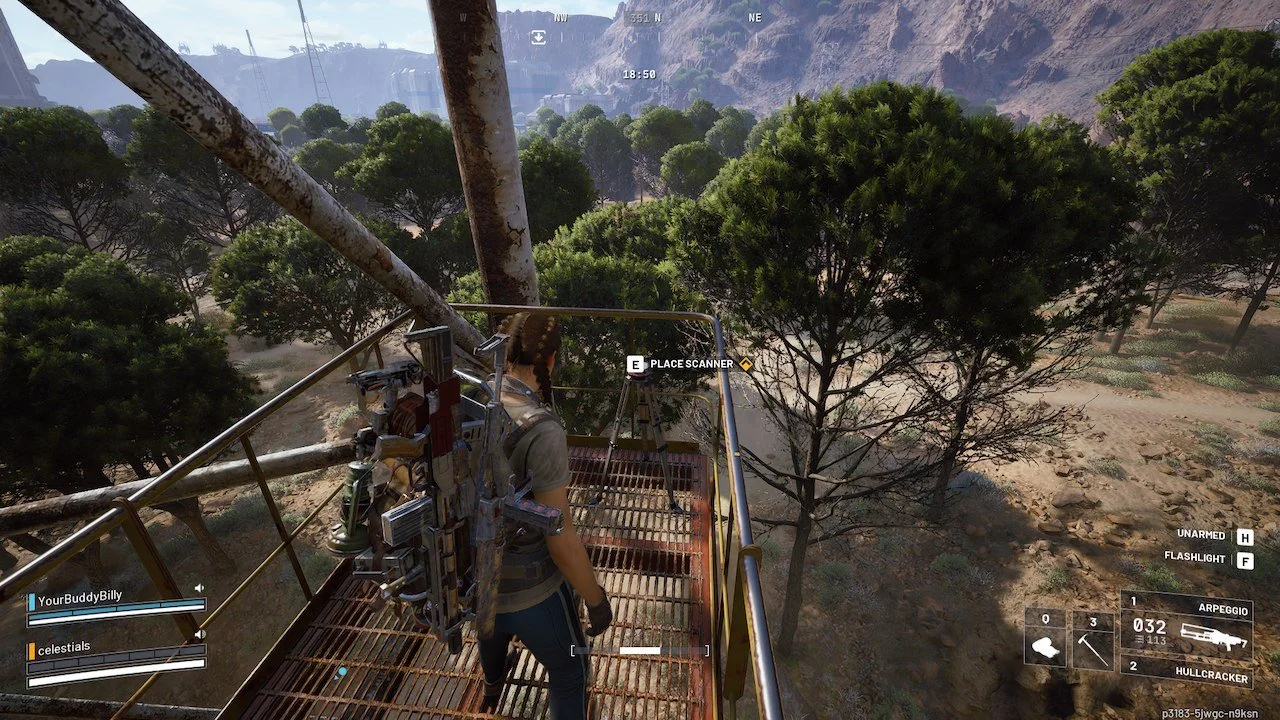Select YourBuddyBilly's squad name entry

point(80,597)
